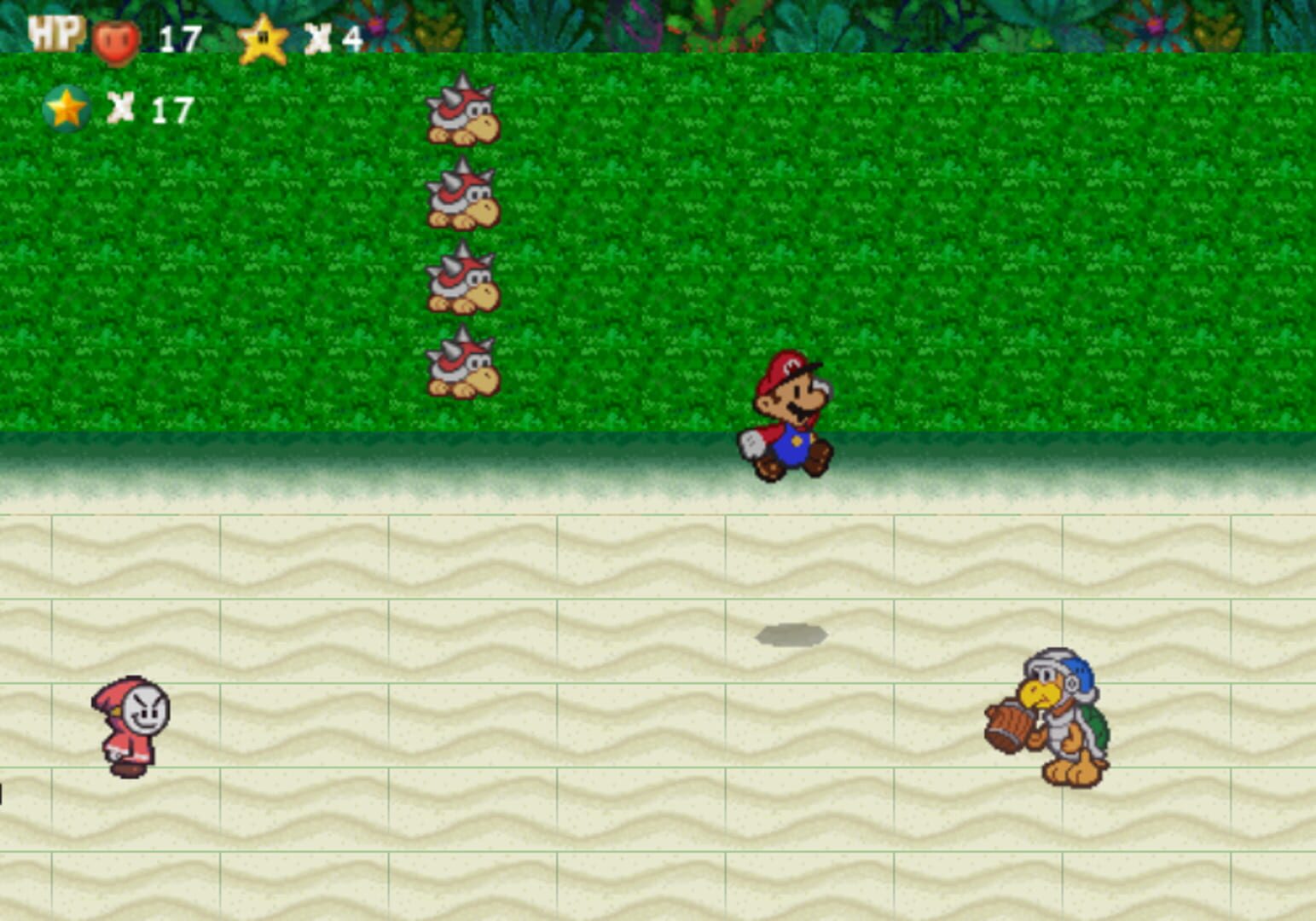Click the gold HP text label
Viewport: 1316px width, 921px height.
coord(53,34)
